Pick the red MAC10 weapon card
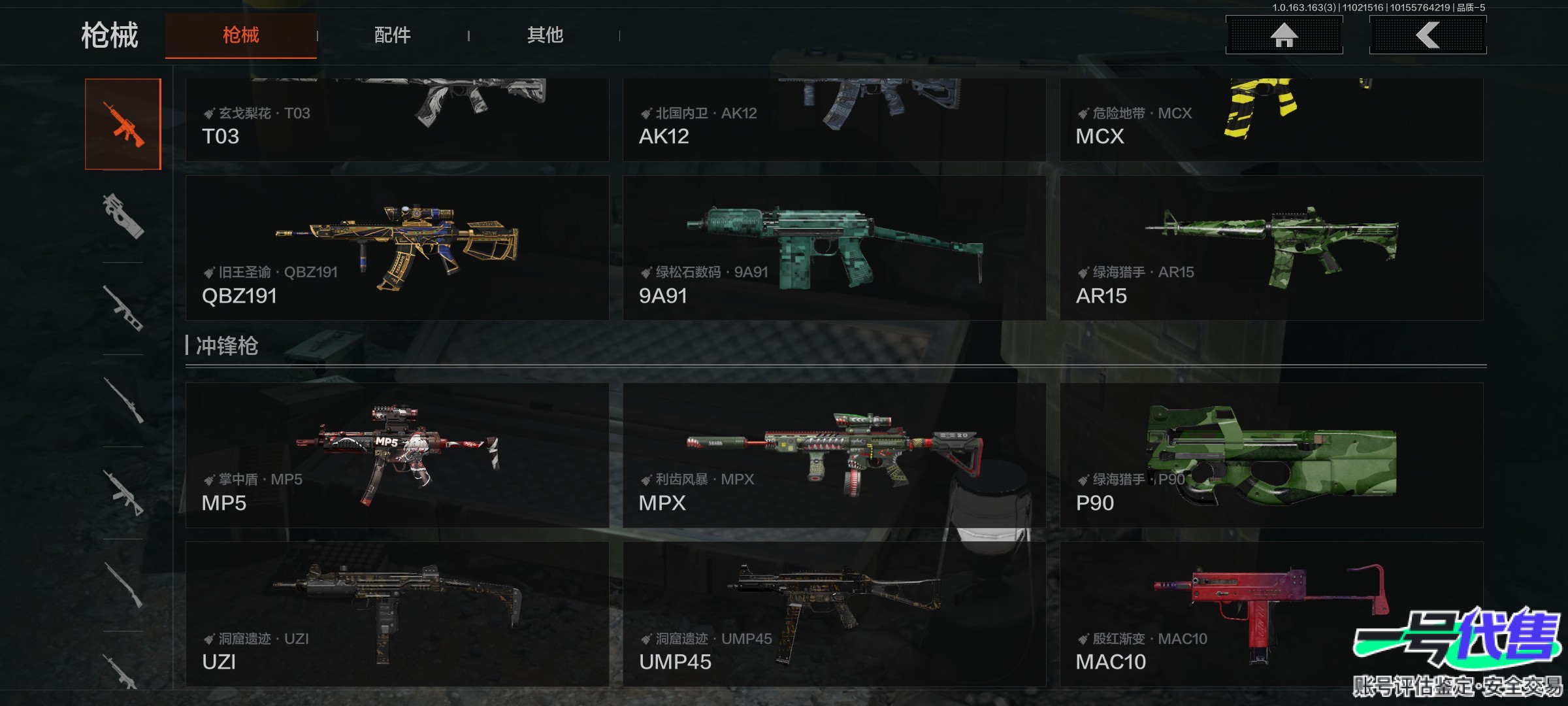Viewport: 1568px width, 706px height. point(1271,614)
